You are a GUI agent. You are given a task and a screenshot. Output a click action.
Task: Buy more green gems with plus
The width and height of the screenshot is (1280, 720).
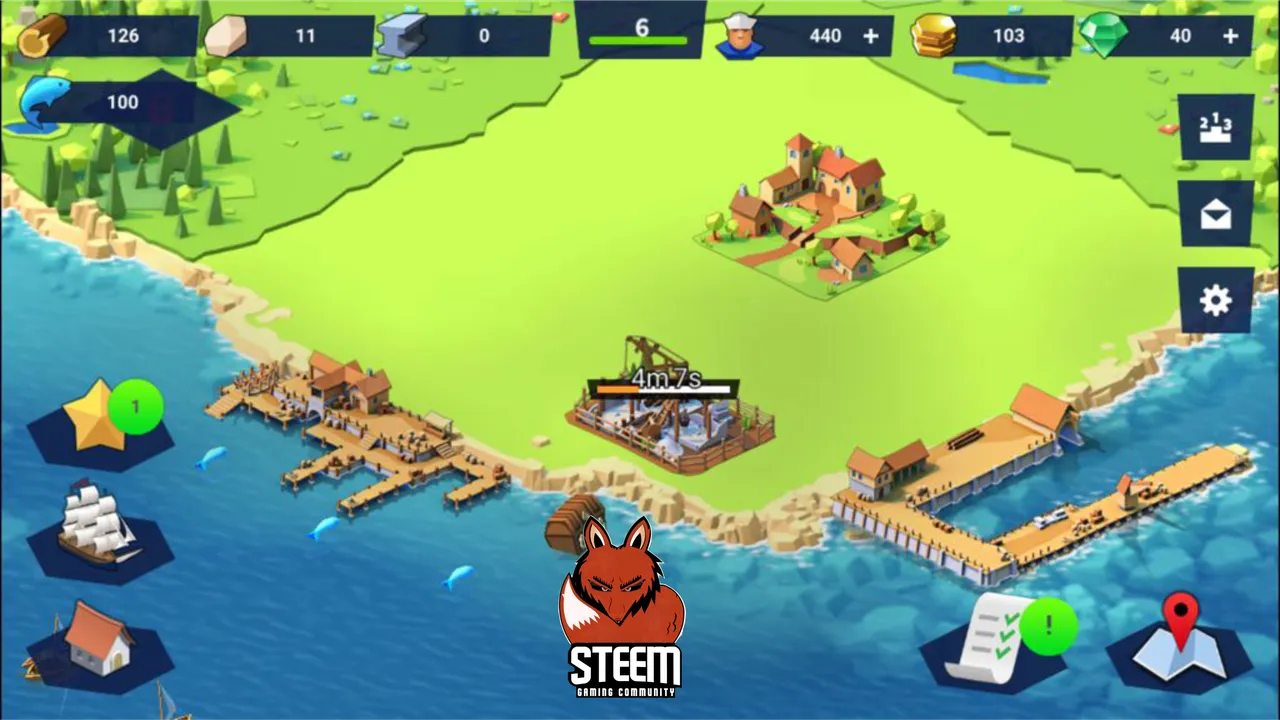[x=1231, y=36]
